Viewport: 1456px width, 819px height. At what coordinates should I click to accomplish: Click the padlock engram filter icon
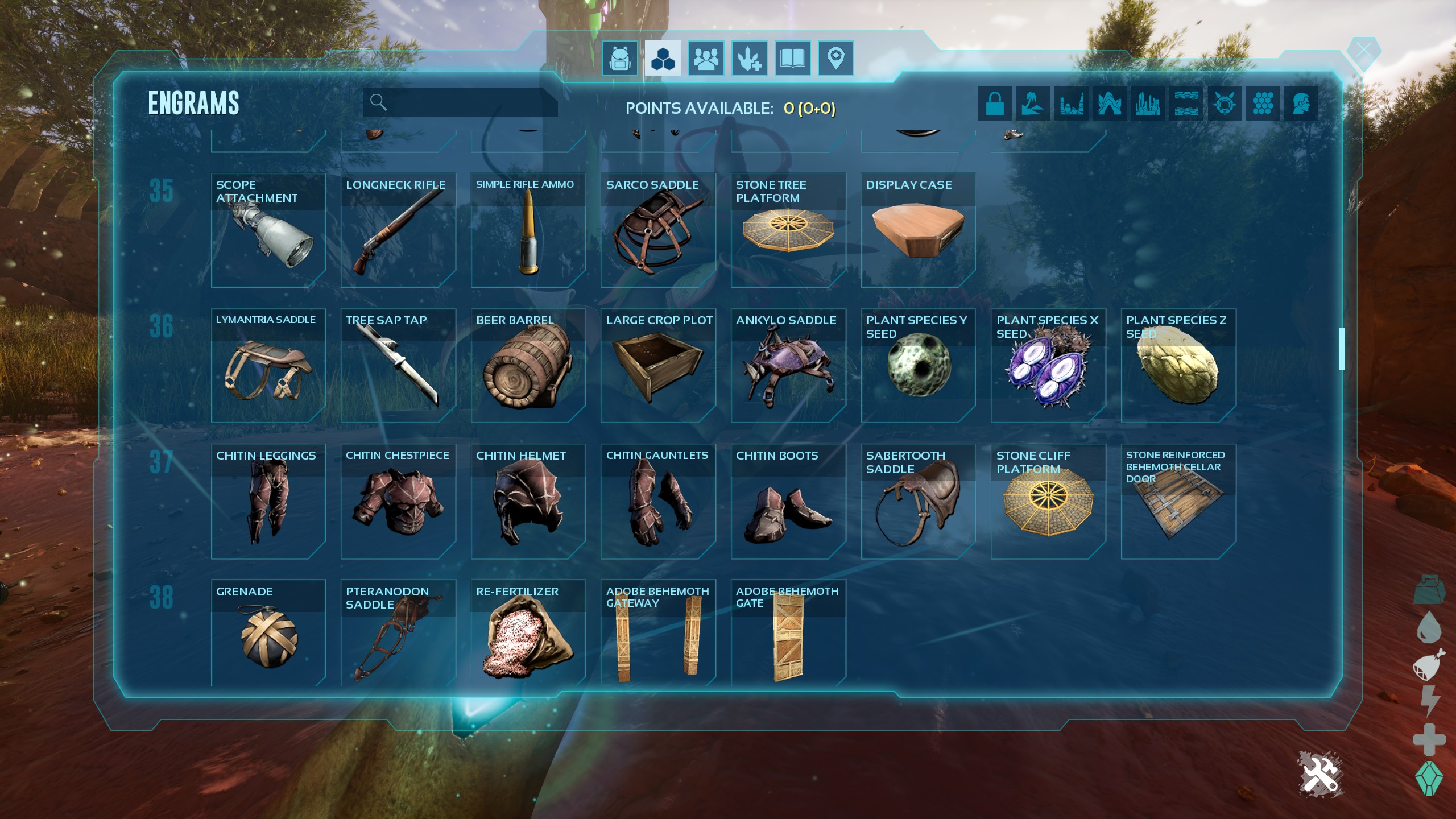click(994, 104)
